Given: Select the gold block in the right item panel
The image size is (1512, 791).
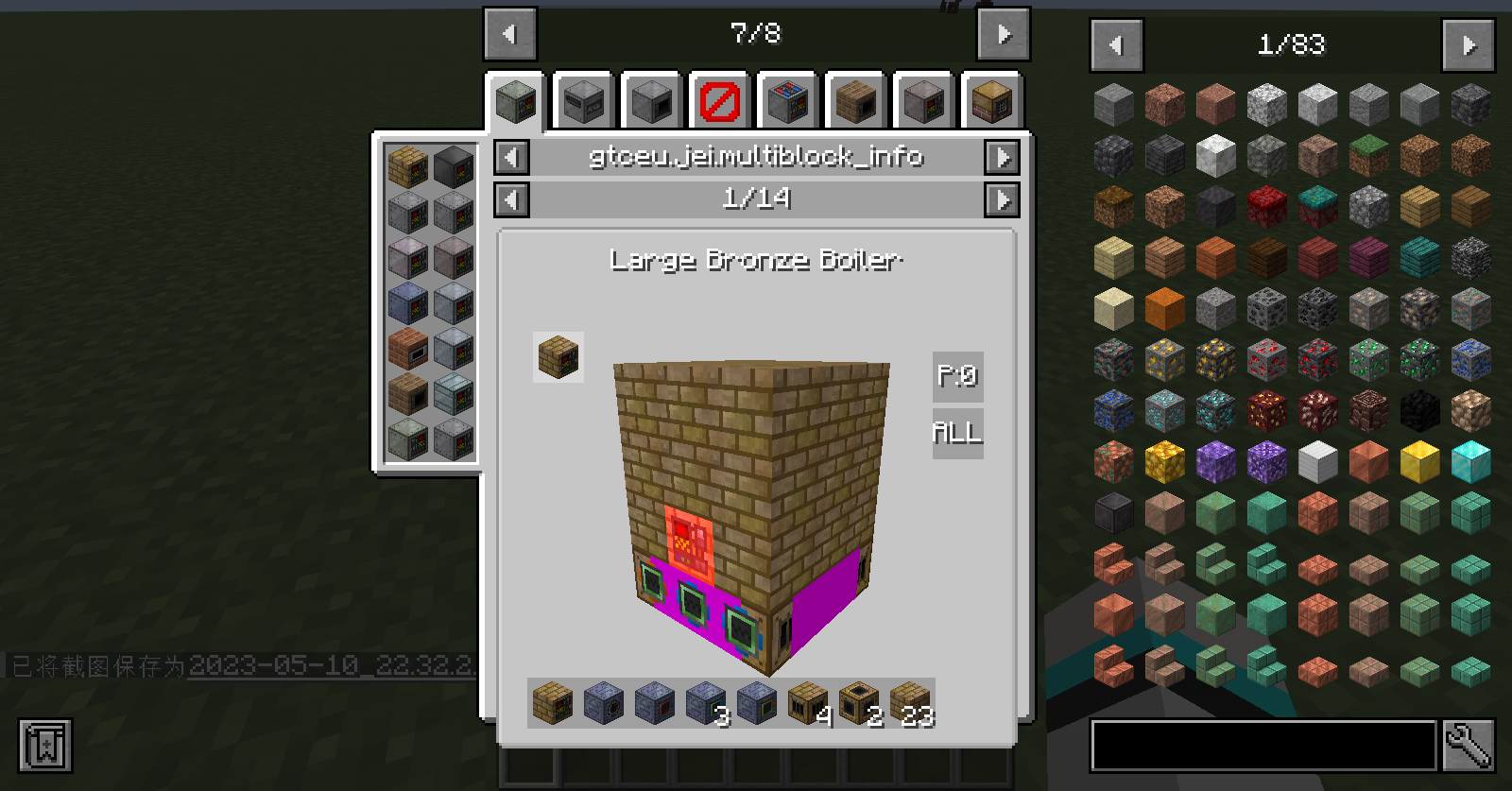Looking at the screenshot, I should coord(1418,461).
